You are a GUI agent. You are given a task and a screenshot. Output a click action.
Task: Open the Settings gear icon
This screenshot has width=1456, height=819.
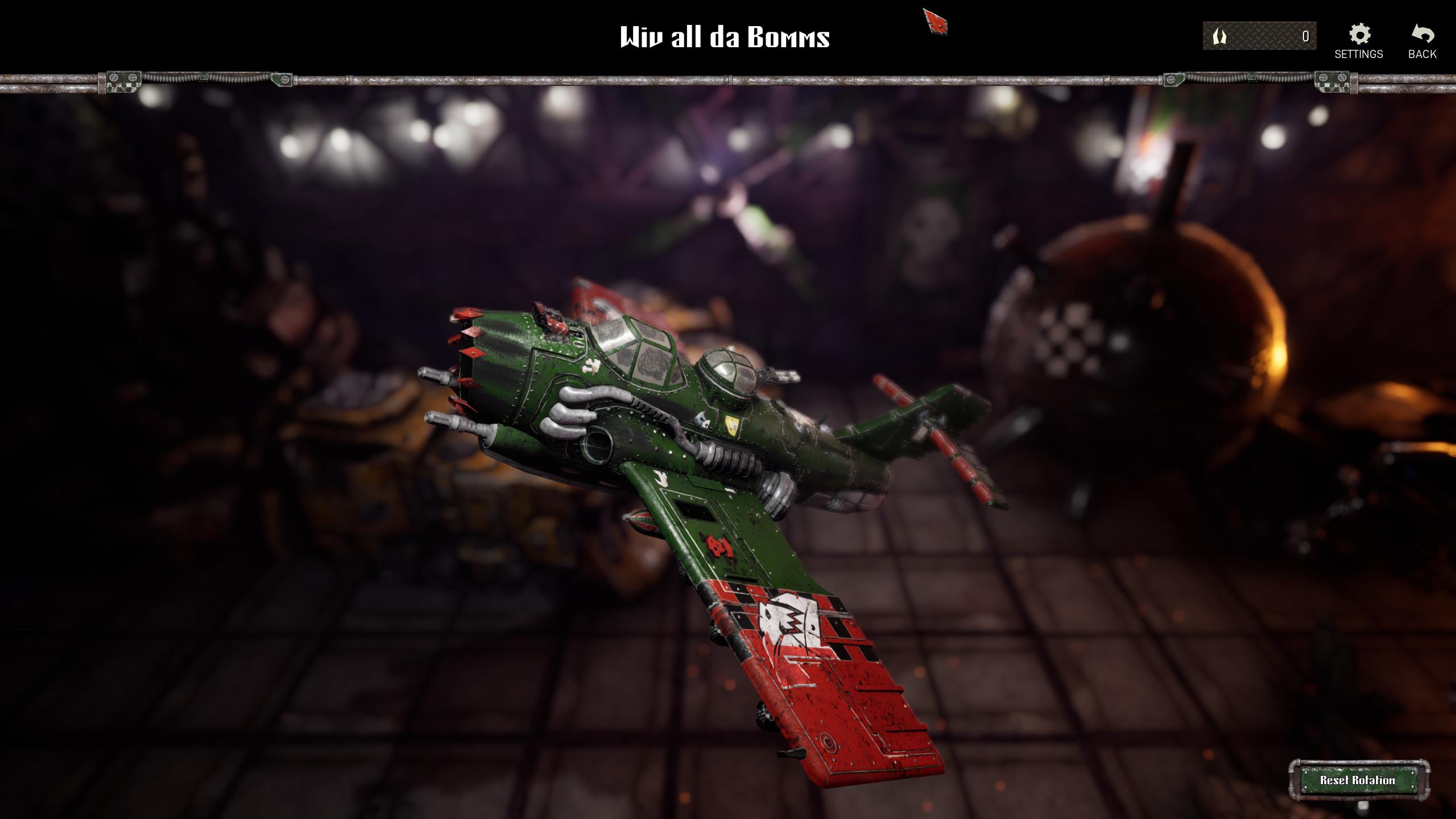coord(1359,35)
